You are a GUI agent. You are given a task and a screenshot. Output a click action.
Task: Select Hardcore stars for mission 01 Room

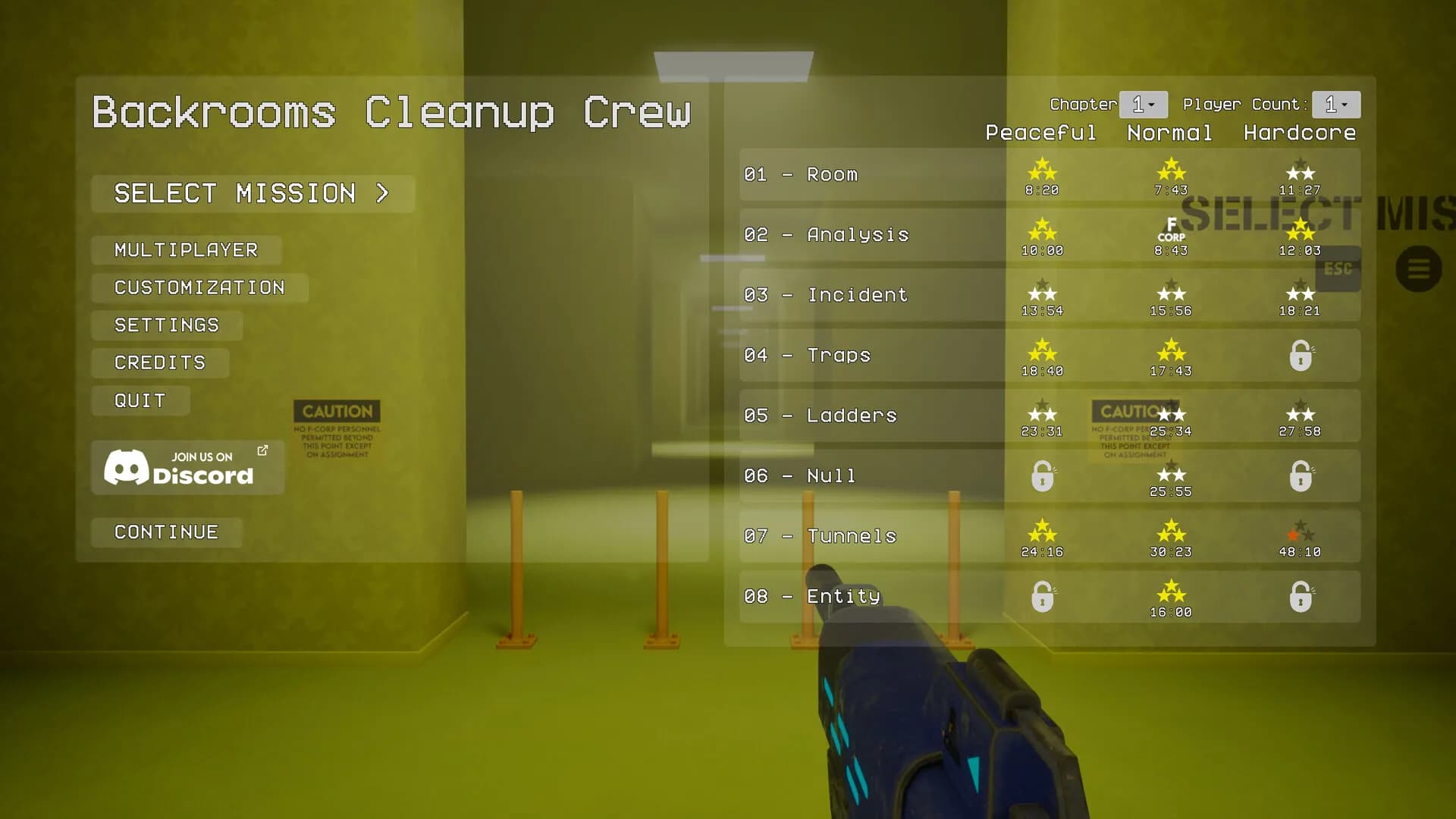tap(1300, 168)
